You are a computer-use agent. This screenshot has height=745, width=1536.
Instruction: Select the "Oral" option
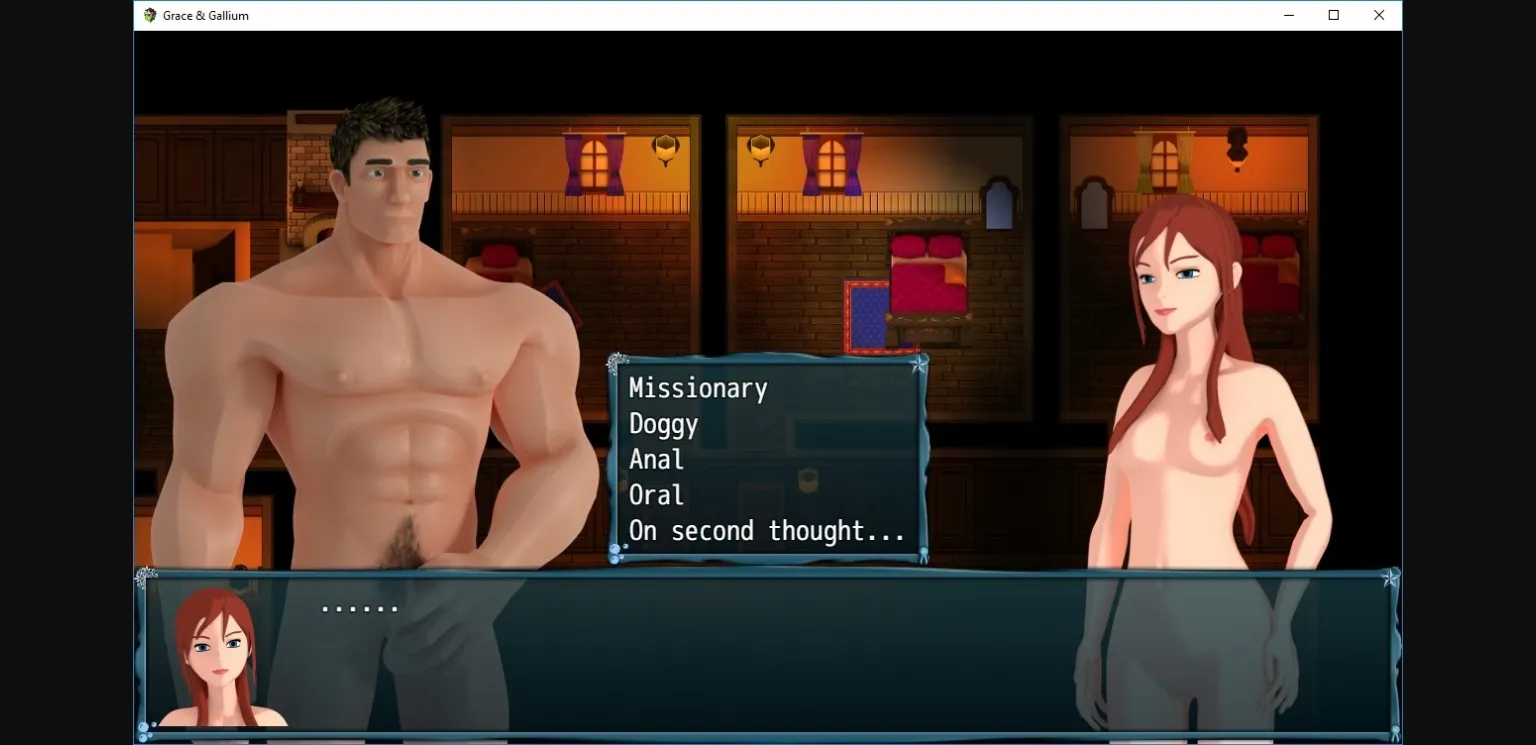(656, 495)
